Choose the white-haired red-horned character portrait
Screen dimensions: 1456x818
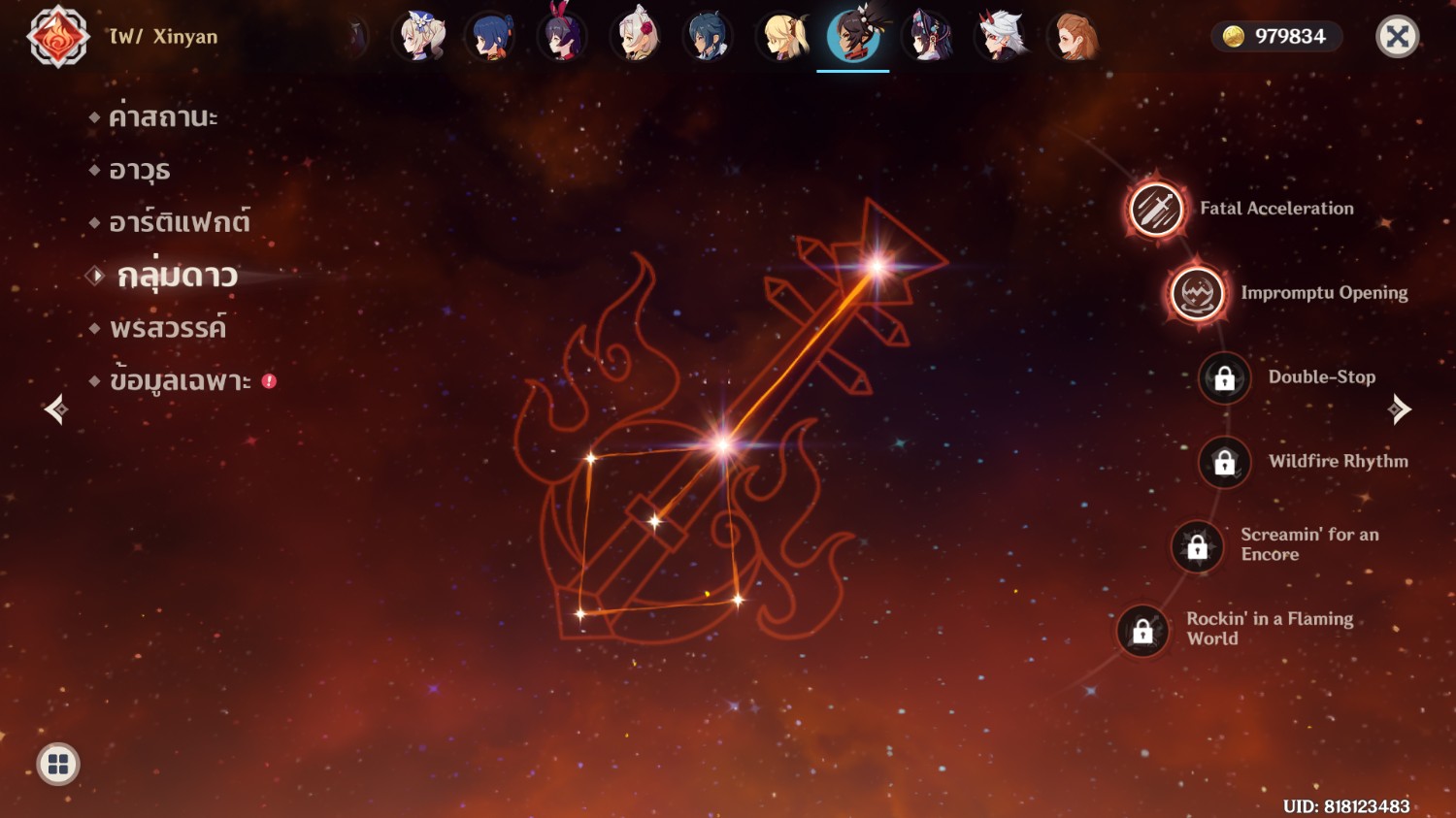[1000, 37]
